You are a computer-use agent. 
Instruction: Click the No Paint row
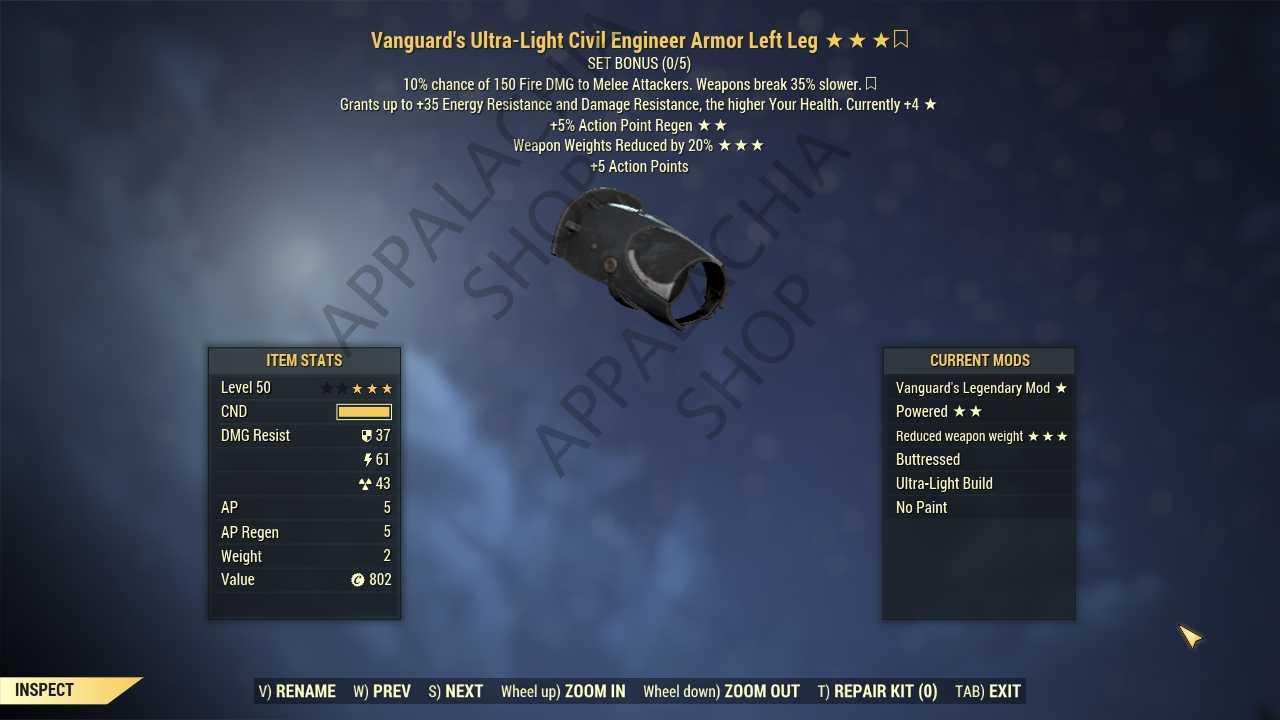(979, 508)
